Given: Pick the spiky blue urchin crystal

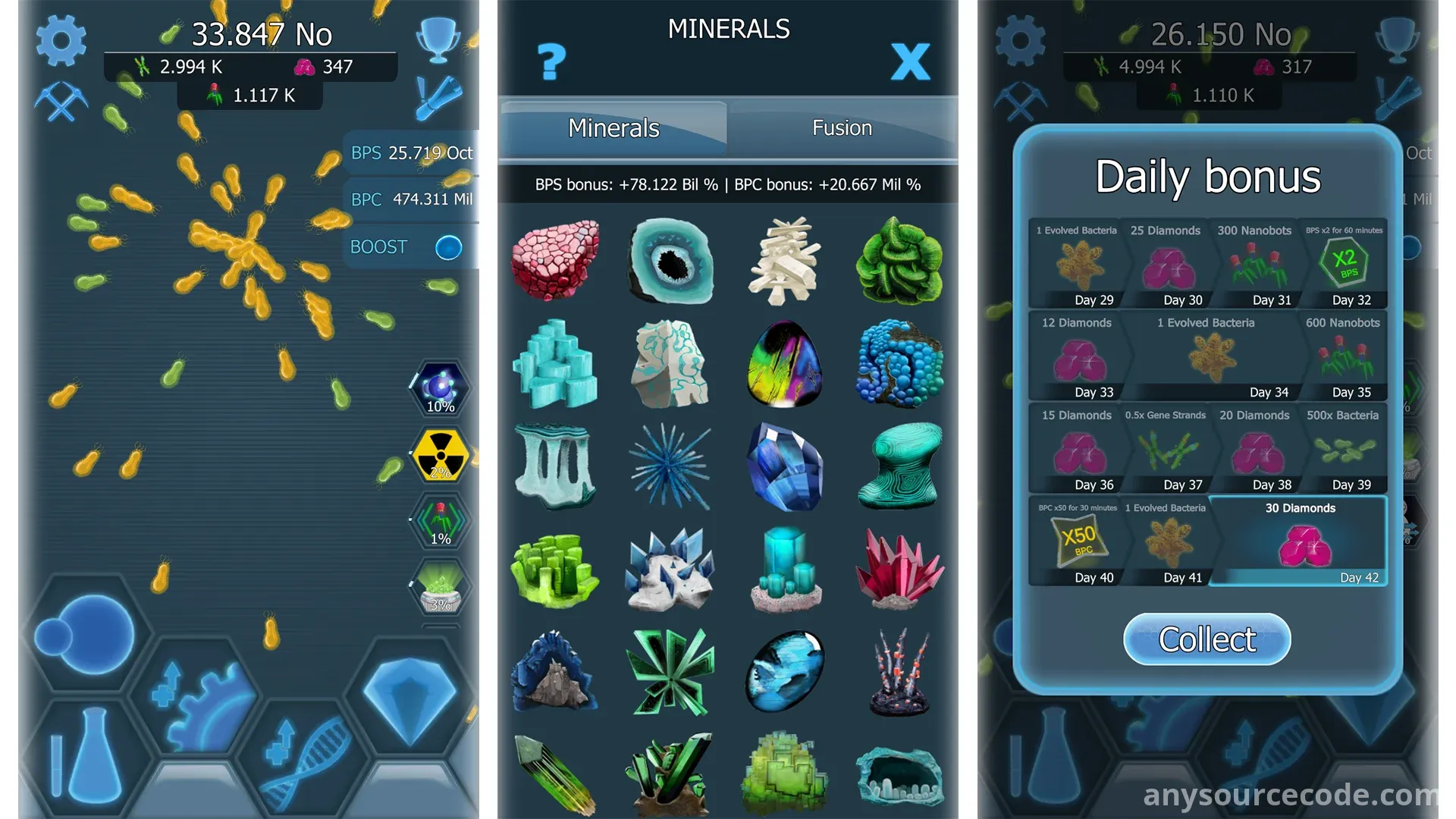Looking at the screenshot, I should pyautogui.click(x=670, y=466).
